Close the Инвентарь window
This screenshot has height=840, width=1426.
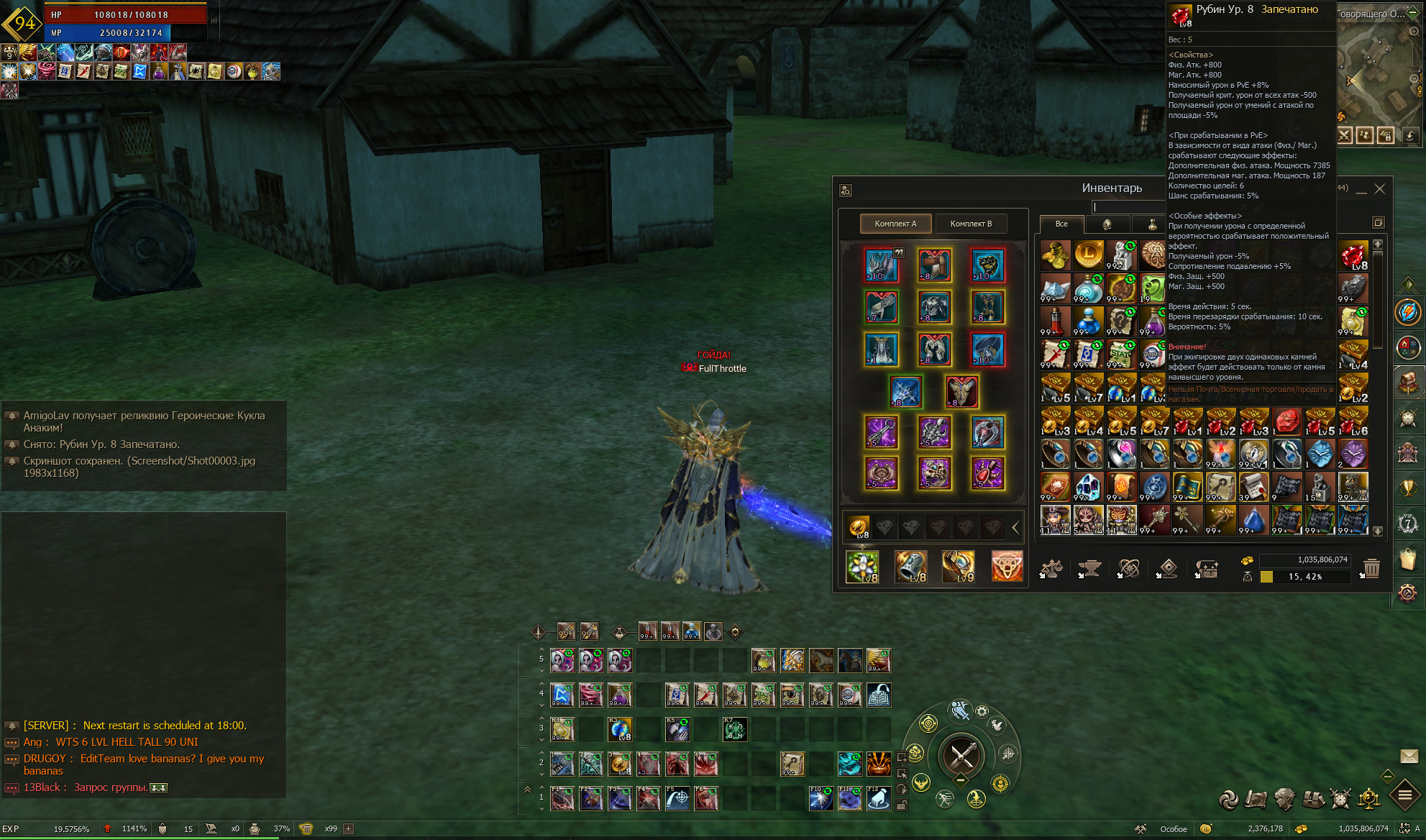1379,189
